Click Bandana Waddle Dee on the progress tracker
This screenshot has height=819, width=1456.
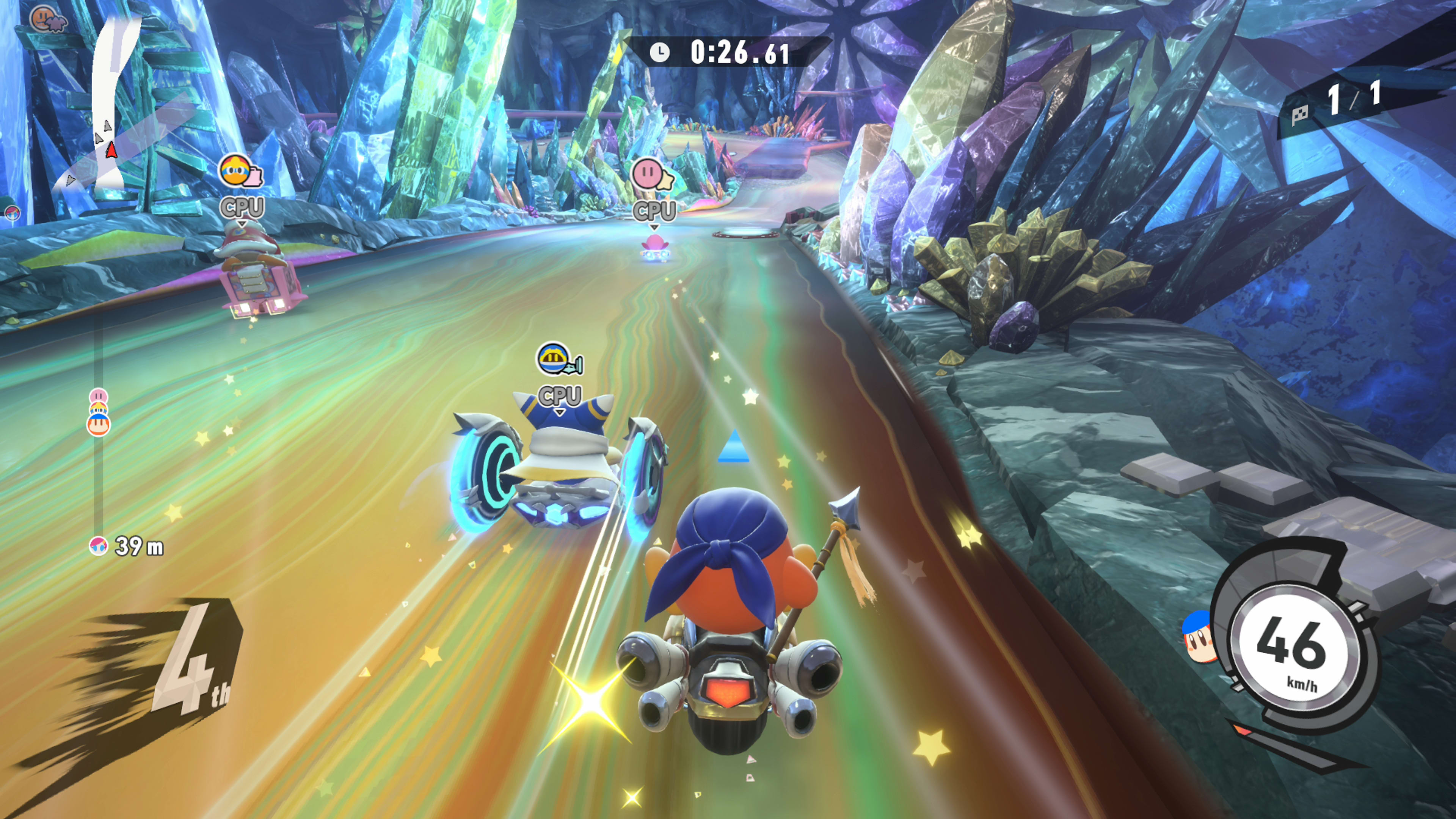pos(98,425)
